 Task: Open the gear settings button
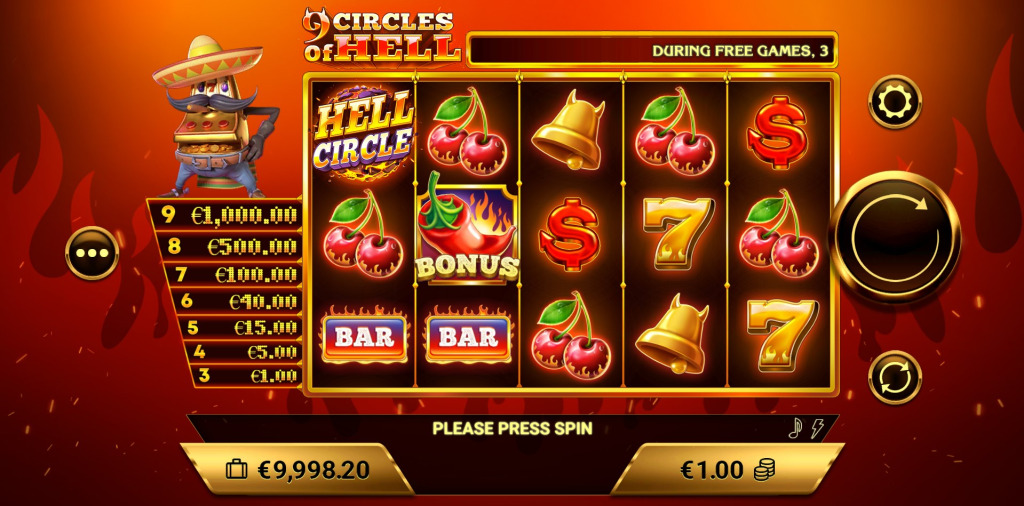894,102
